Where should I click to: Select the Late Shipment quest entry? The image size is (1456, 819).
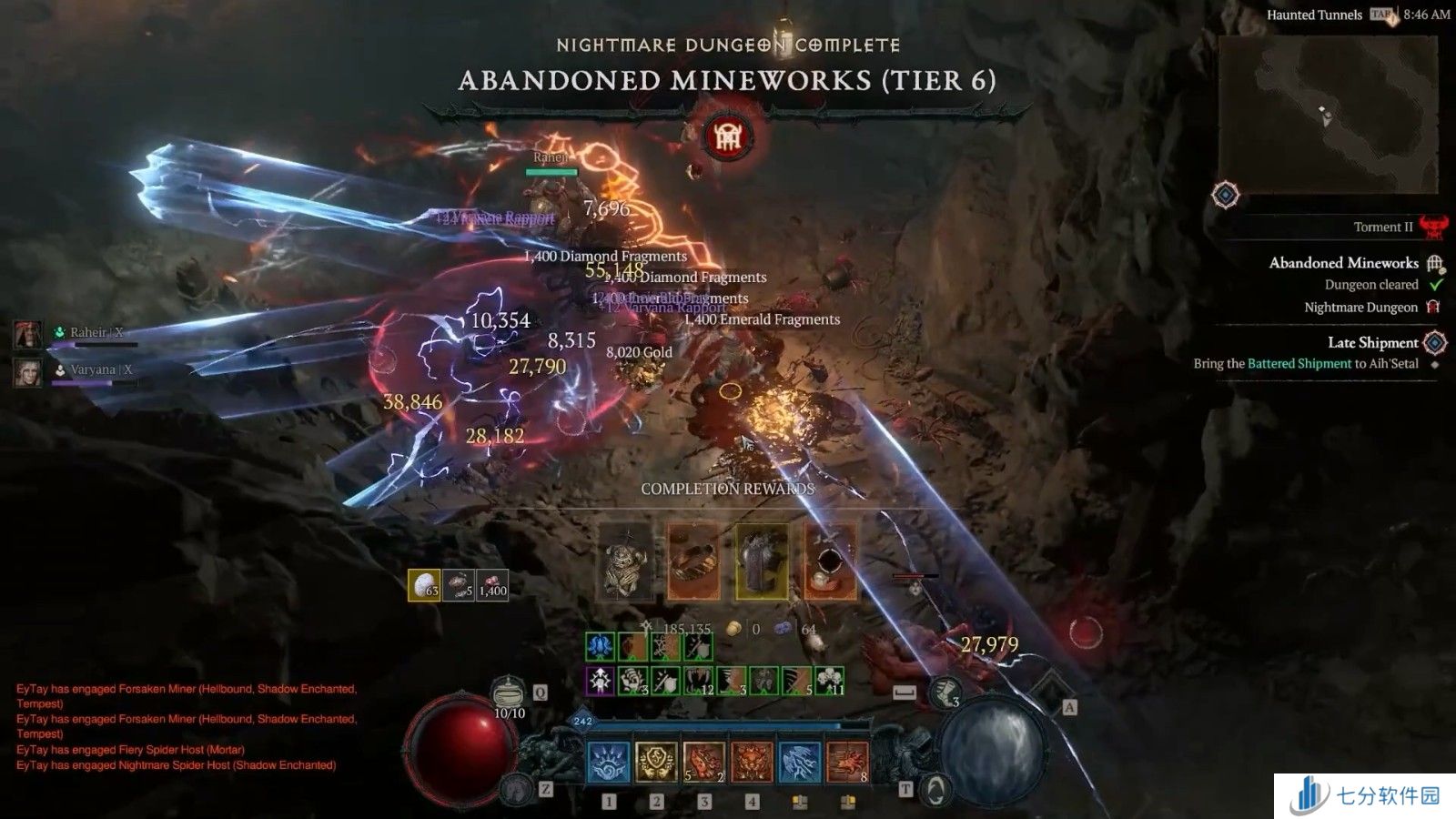(1372, 343)
